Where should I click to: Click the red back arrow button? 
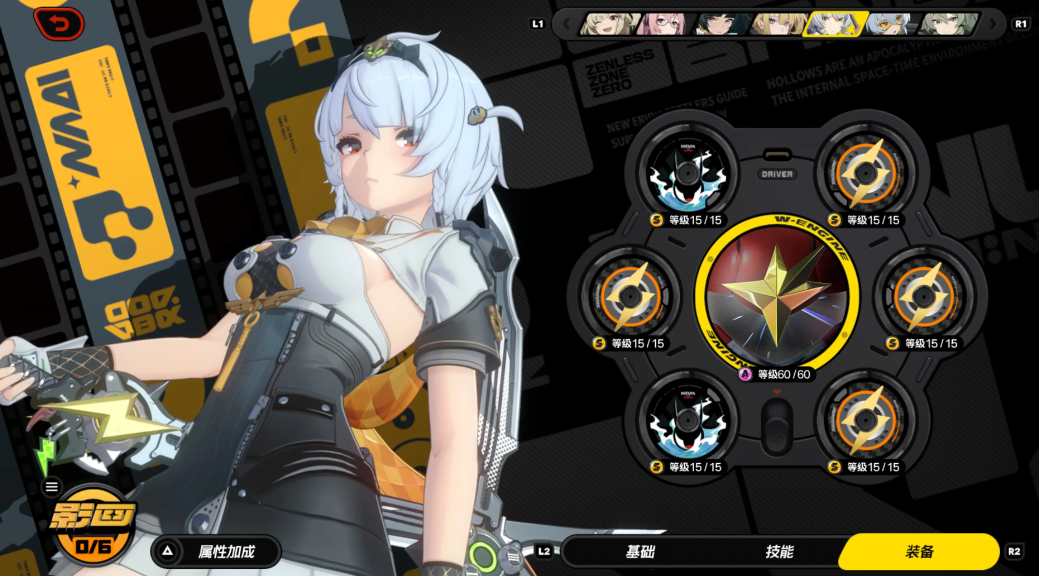tap(58, 23)
